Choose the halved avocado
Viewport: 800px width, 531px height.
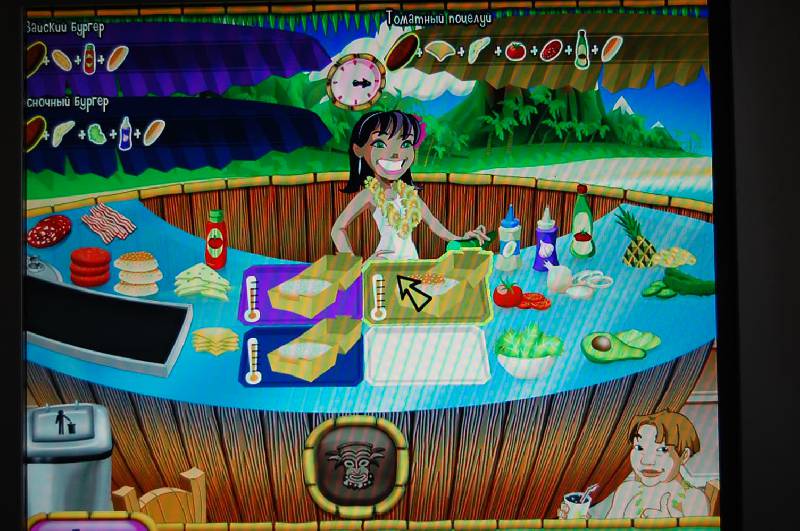click(612, 345)
